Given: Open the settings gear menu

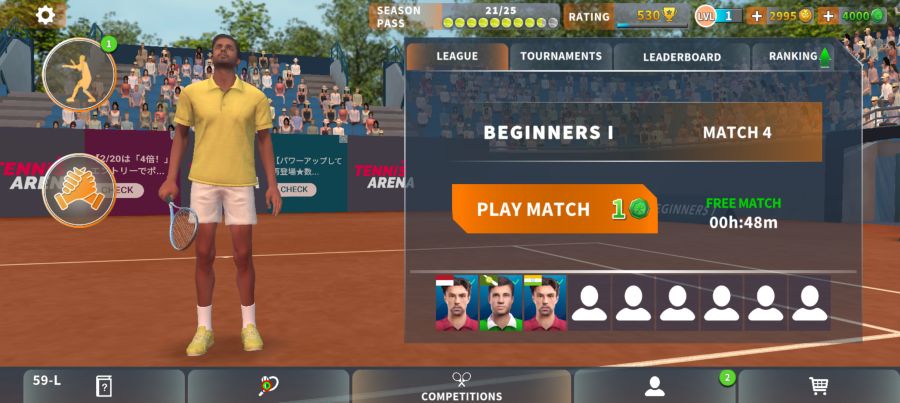Looking at the screenshot, I should pyautogui.click(x=46, y=15).
